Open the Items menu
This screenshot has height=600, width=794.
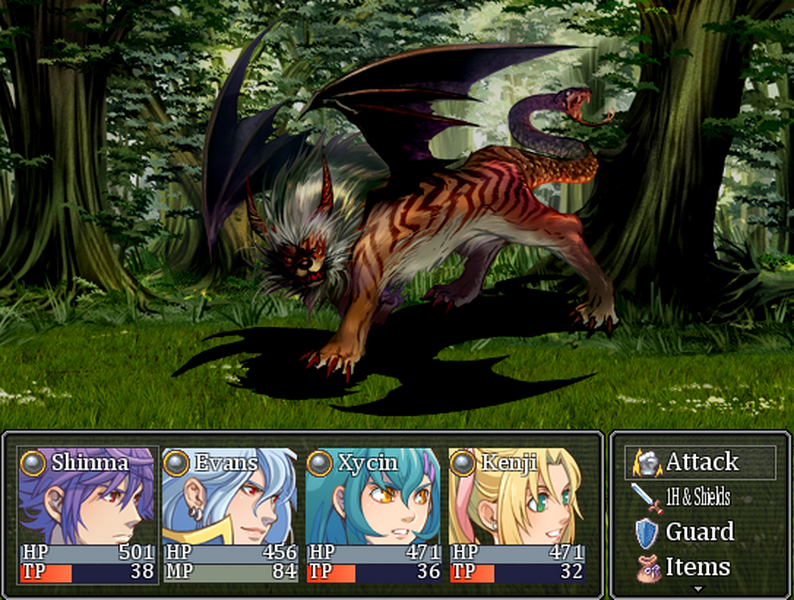698,567
